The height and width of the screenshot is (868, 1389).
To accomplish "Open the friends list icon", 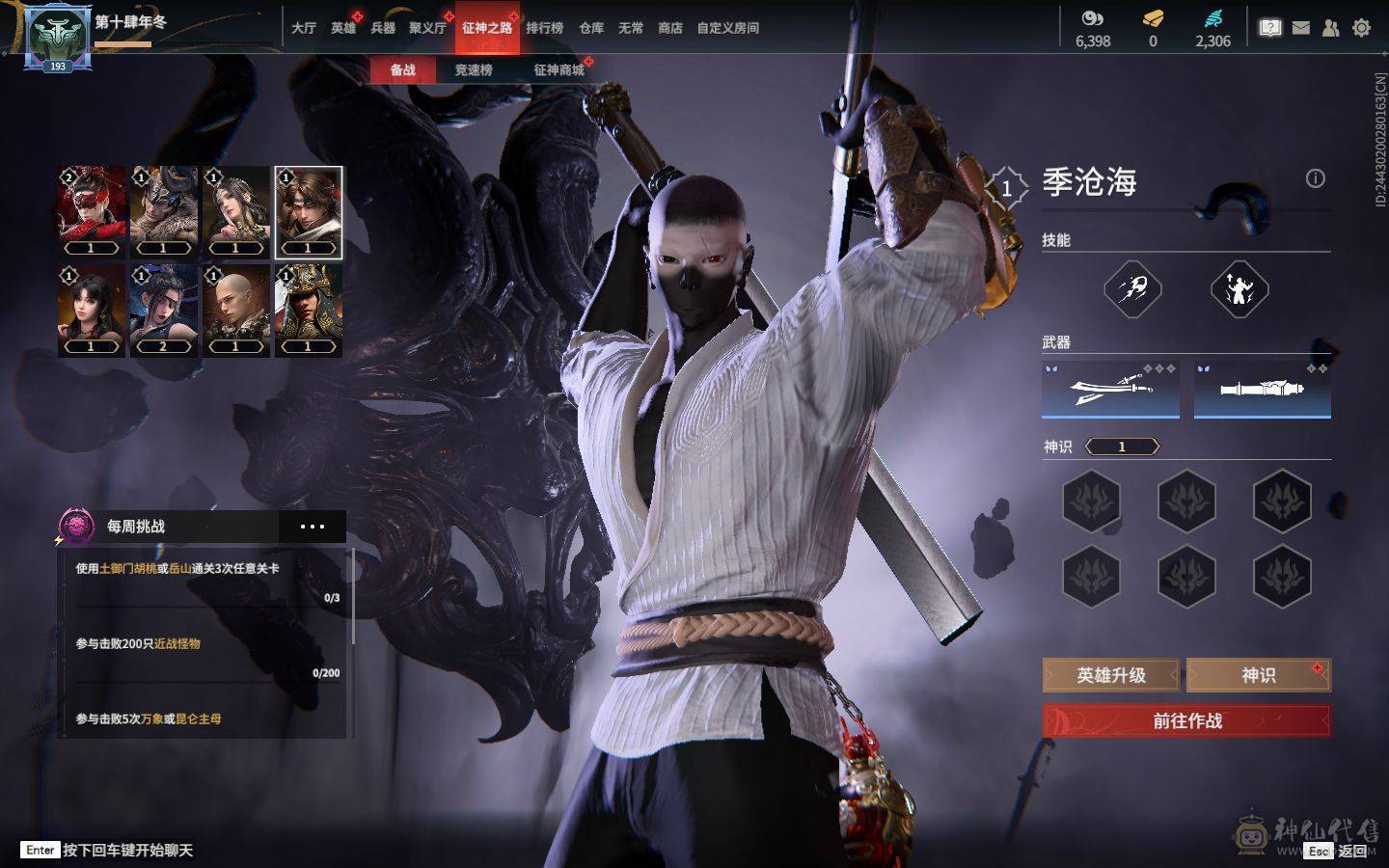I will [x=1328, y=27].
